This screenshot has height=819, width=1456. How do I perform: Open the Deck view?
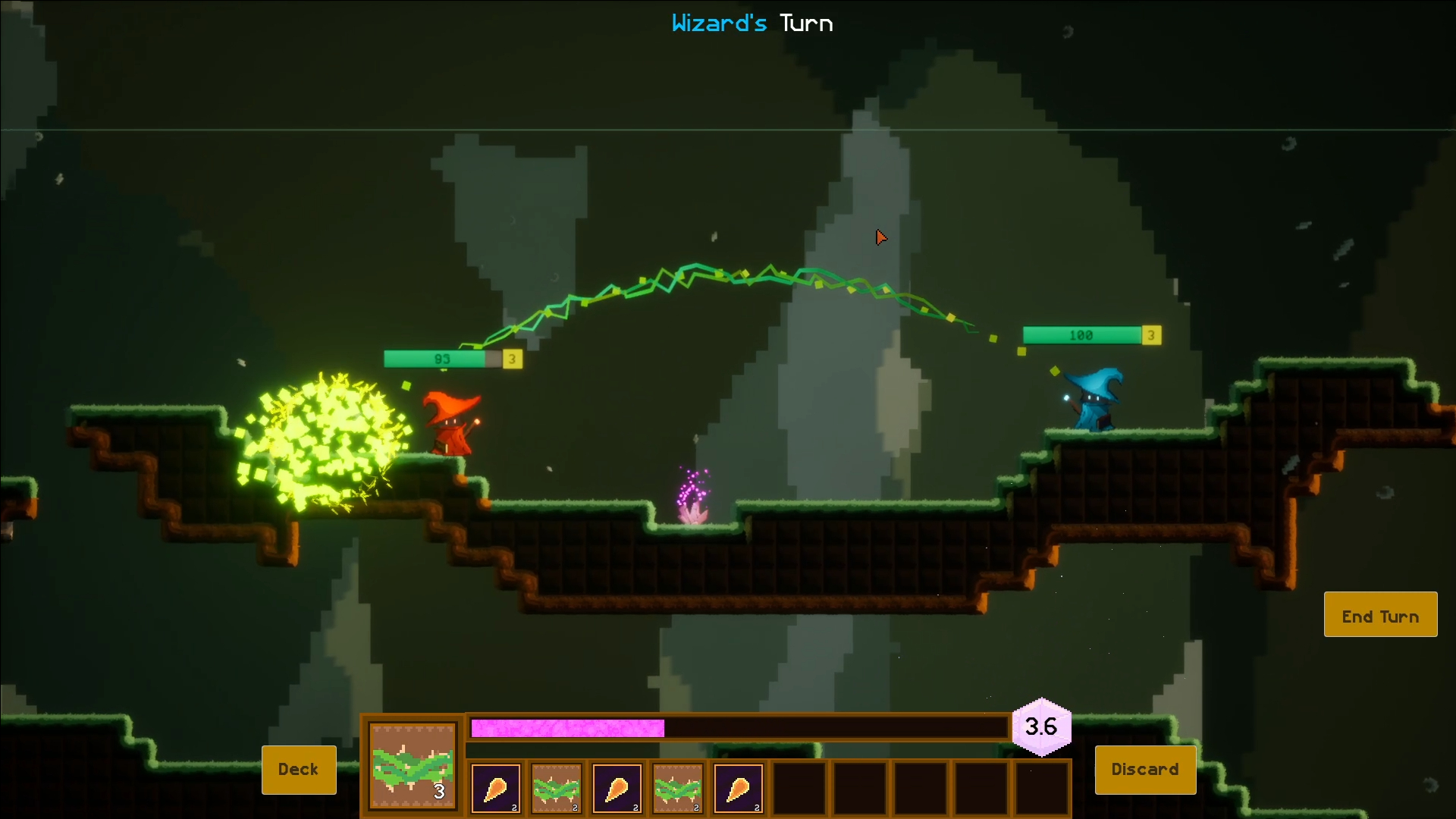click(x=299, y=770)
